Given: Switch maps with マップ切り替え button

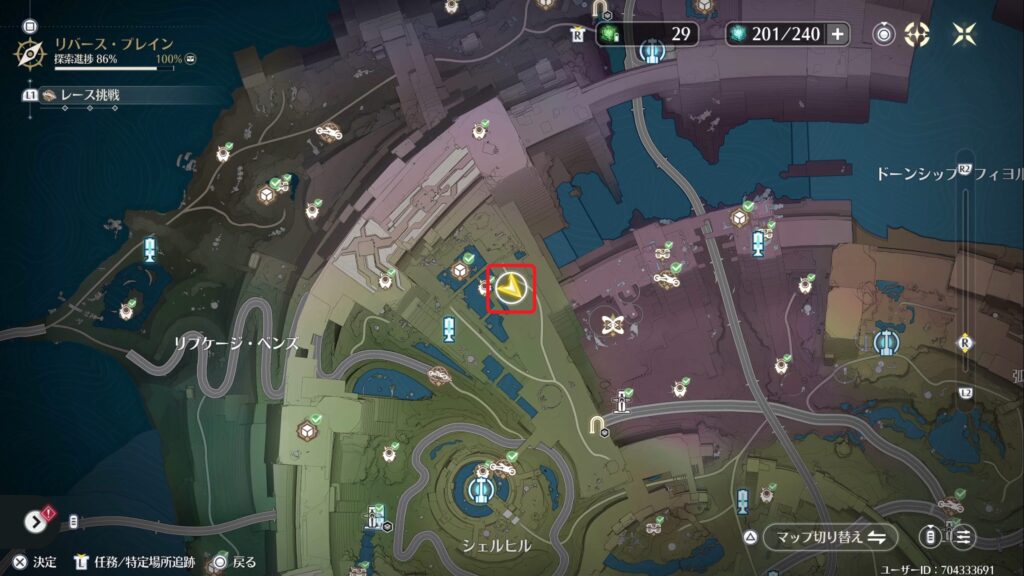Looking at the screenshot, I should click(827, 537).
